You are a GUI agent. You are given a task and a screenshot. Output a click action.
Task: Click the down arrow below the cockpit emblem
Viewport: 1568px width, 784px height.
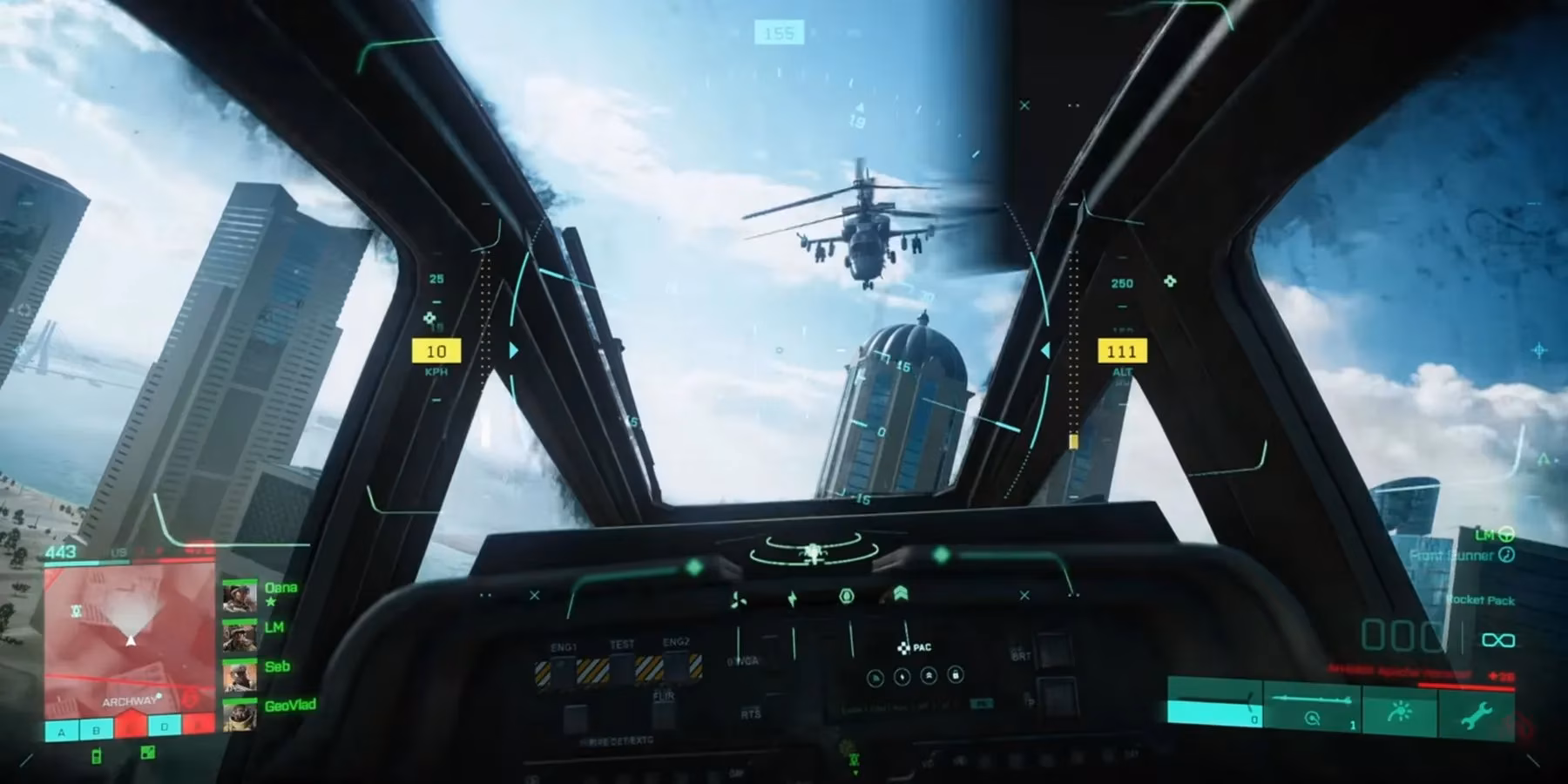pos(855,771)
